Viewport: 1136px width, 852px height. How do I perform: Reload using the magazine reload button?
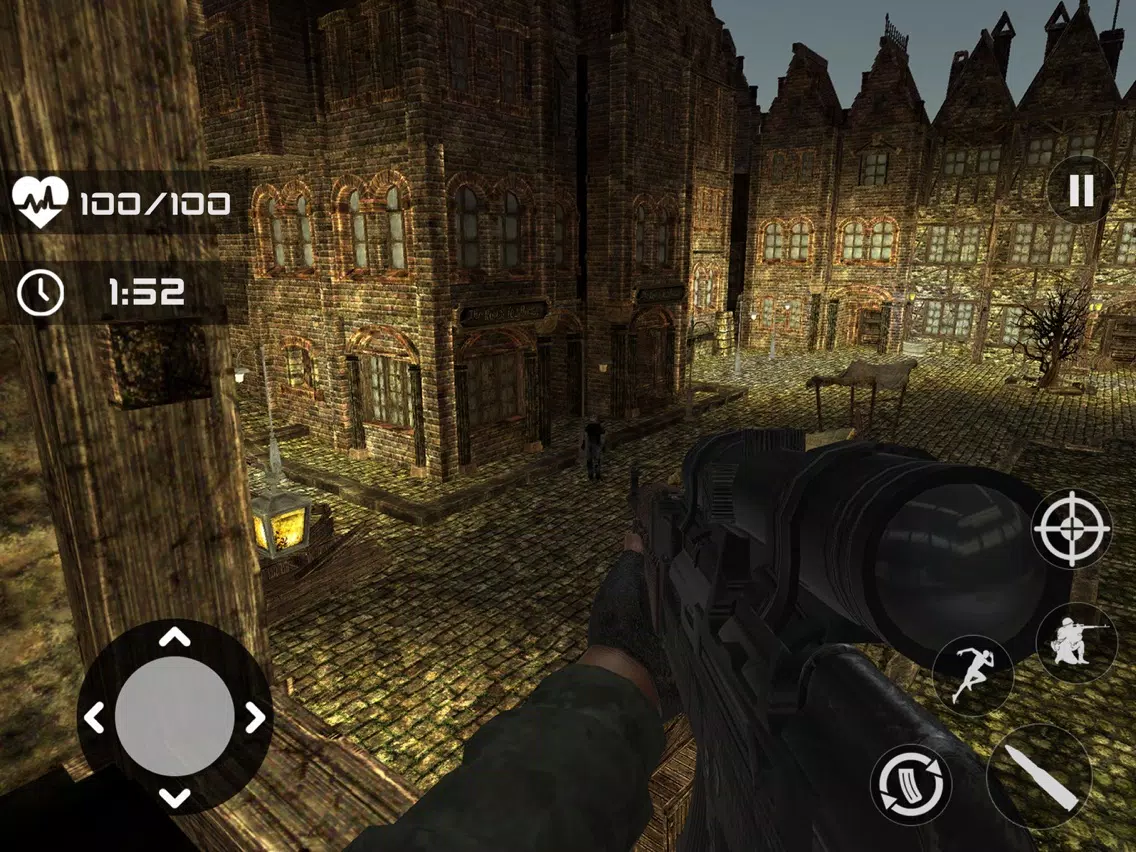coord(910,784)
